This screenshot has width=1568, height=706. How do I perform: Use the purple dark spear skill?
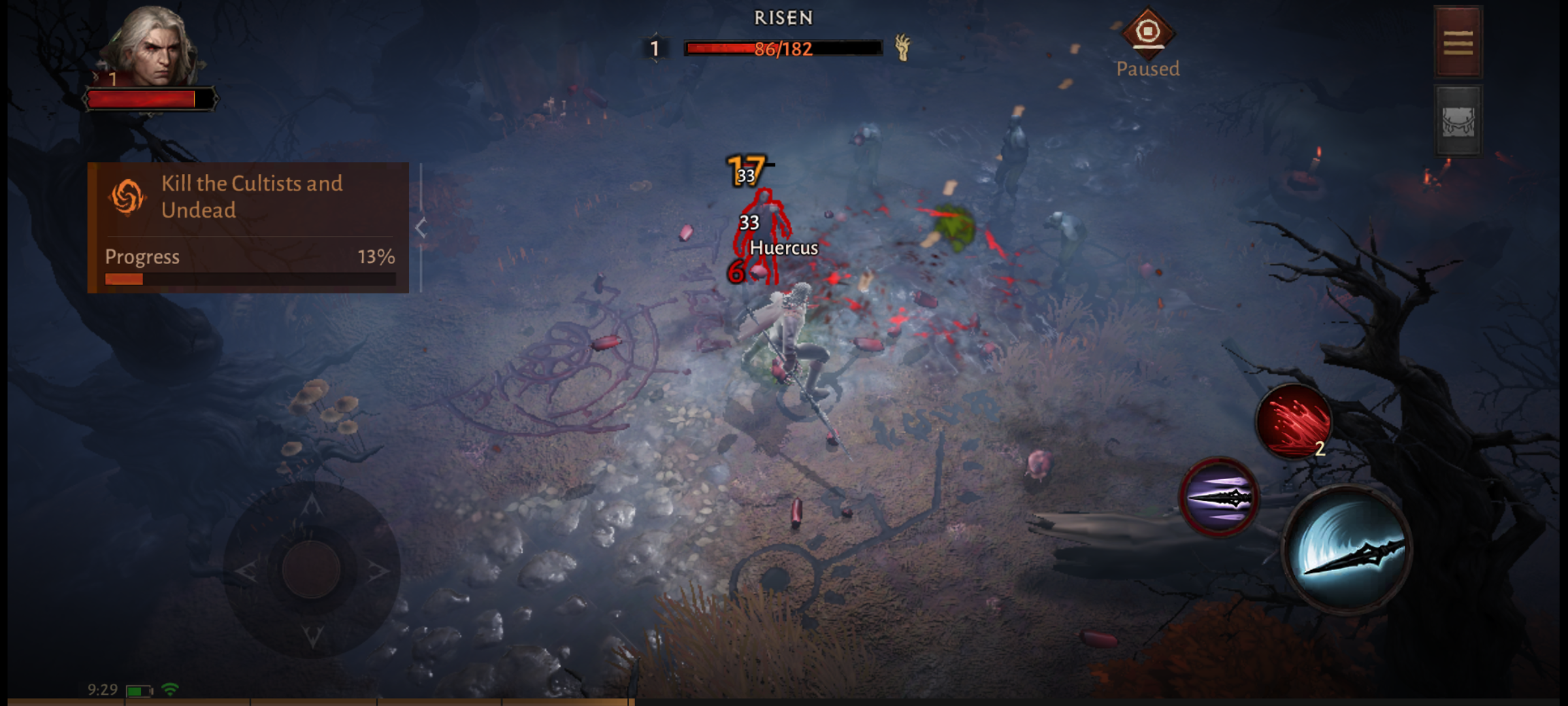point(1218,498)
